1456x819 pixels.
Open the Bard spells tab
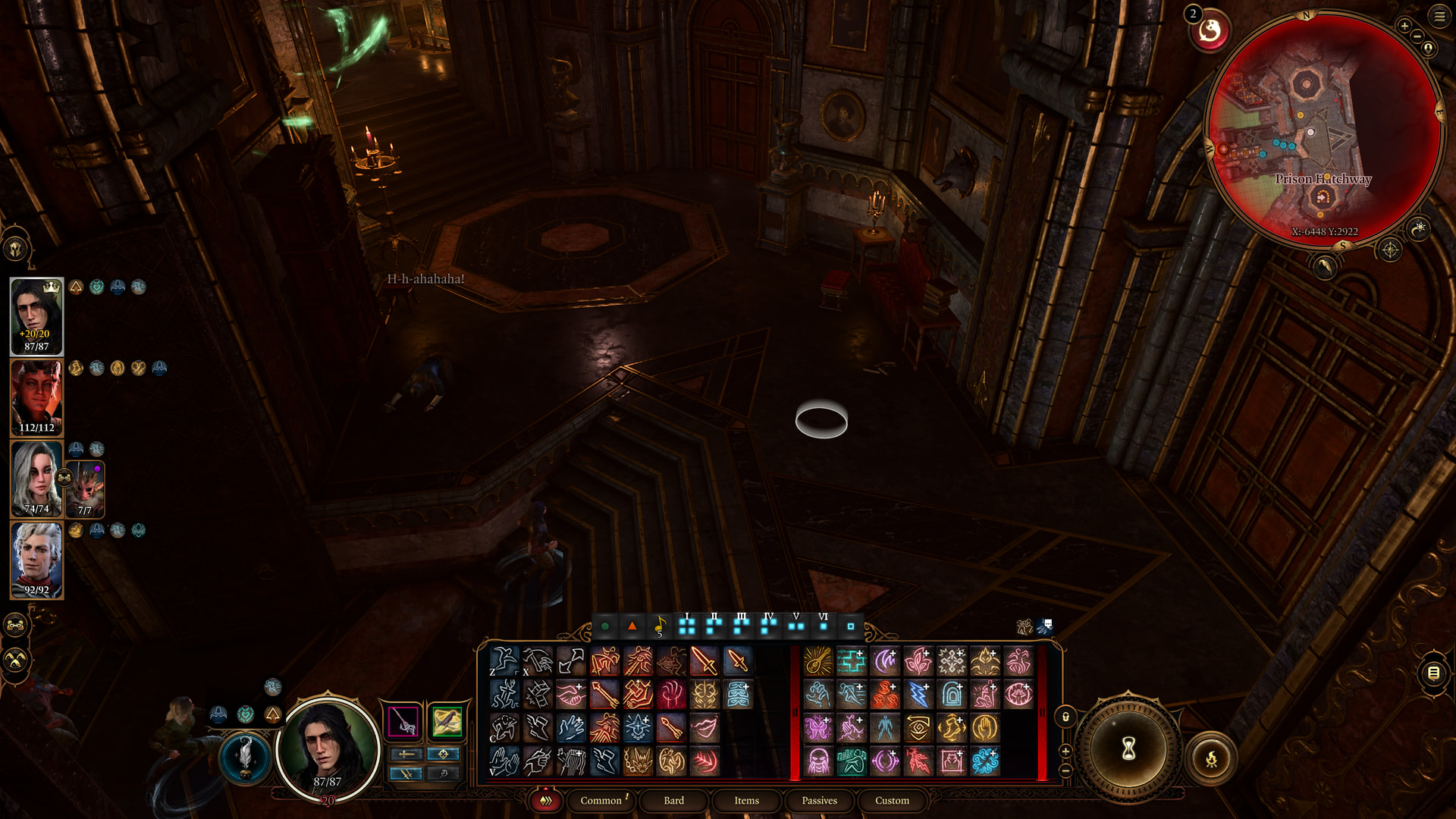(673, 800)
